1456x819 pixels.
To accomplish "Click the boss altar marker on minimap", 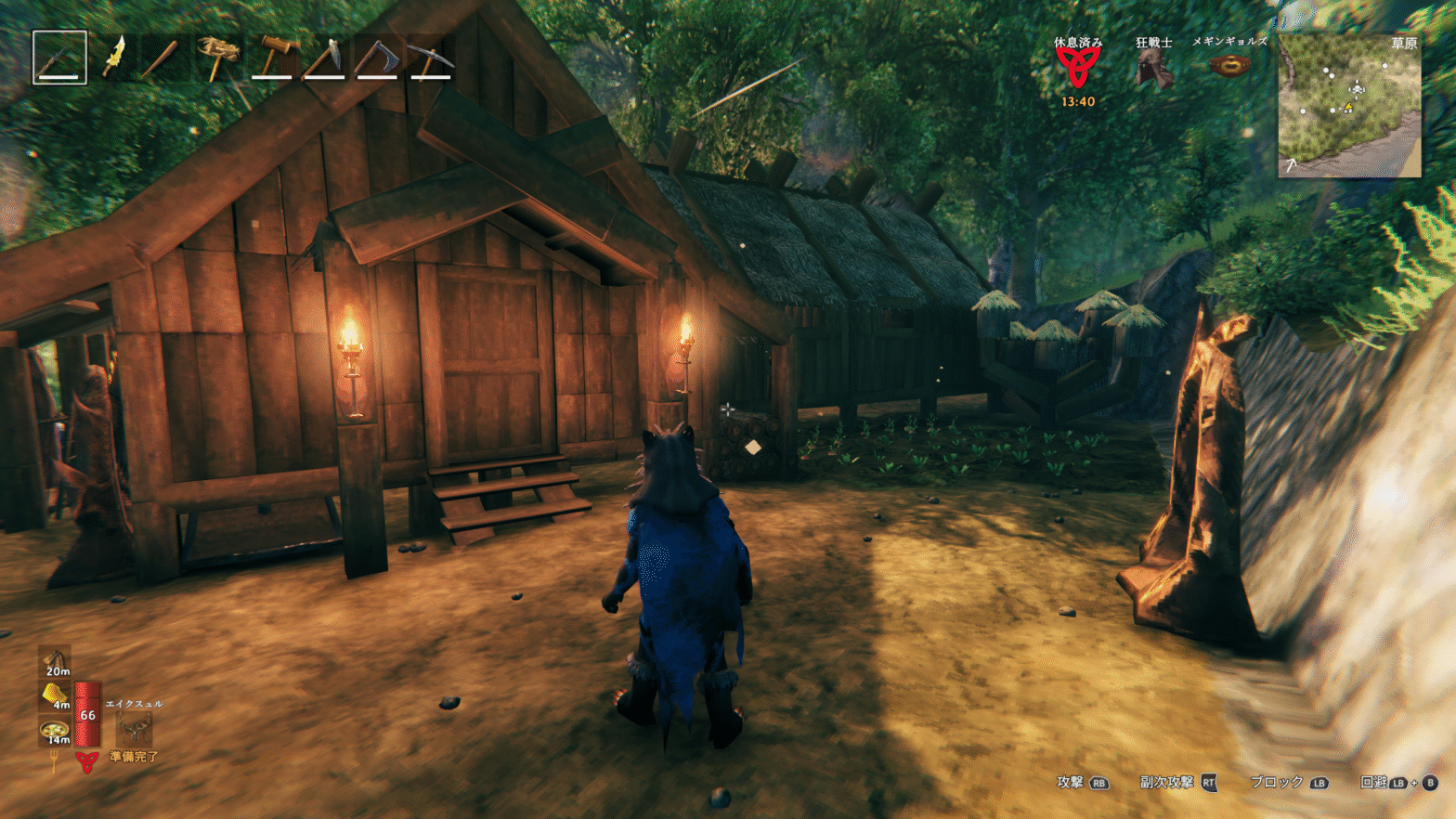I will (x=1357, y=89).
